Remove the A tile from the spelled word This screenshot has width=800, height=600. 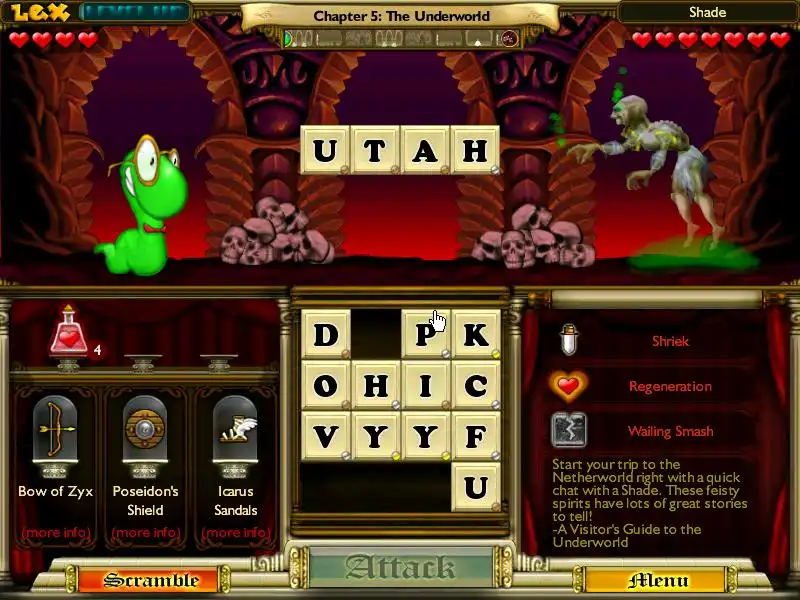coord(425,151)
